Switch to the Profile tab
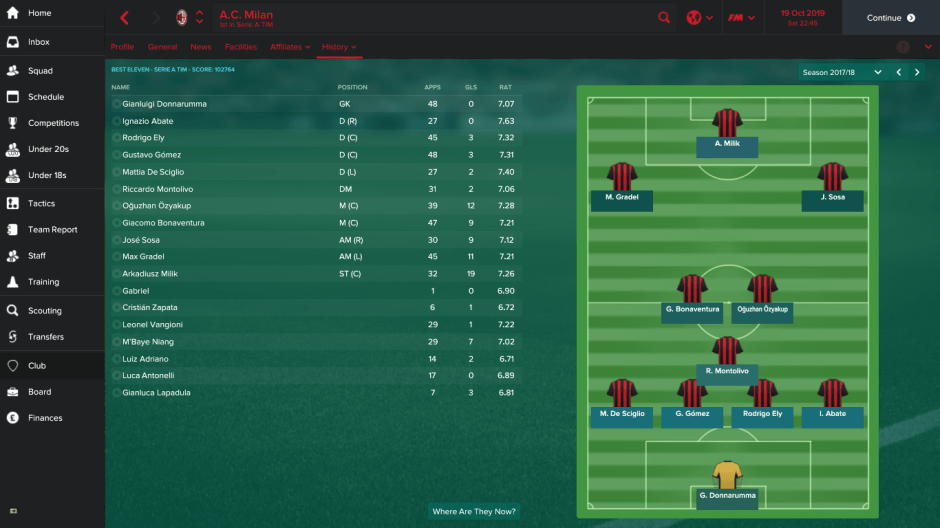Screen dimensions: 940x528 (122, 47)
